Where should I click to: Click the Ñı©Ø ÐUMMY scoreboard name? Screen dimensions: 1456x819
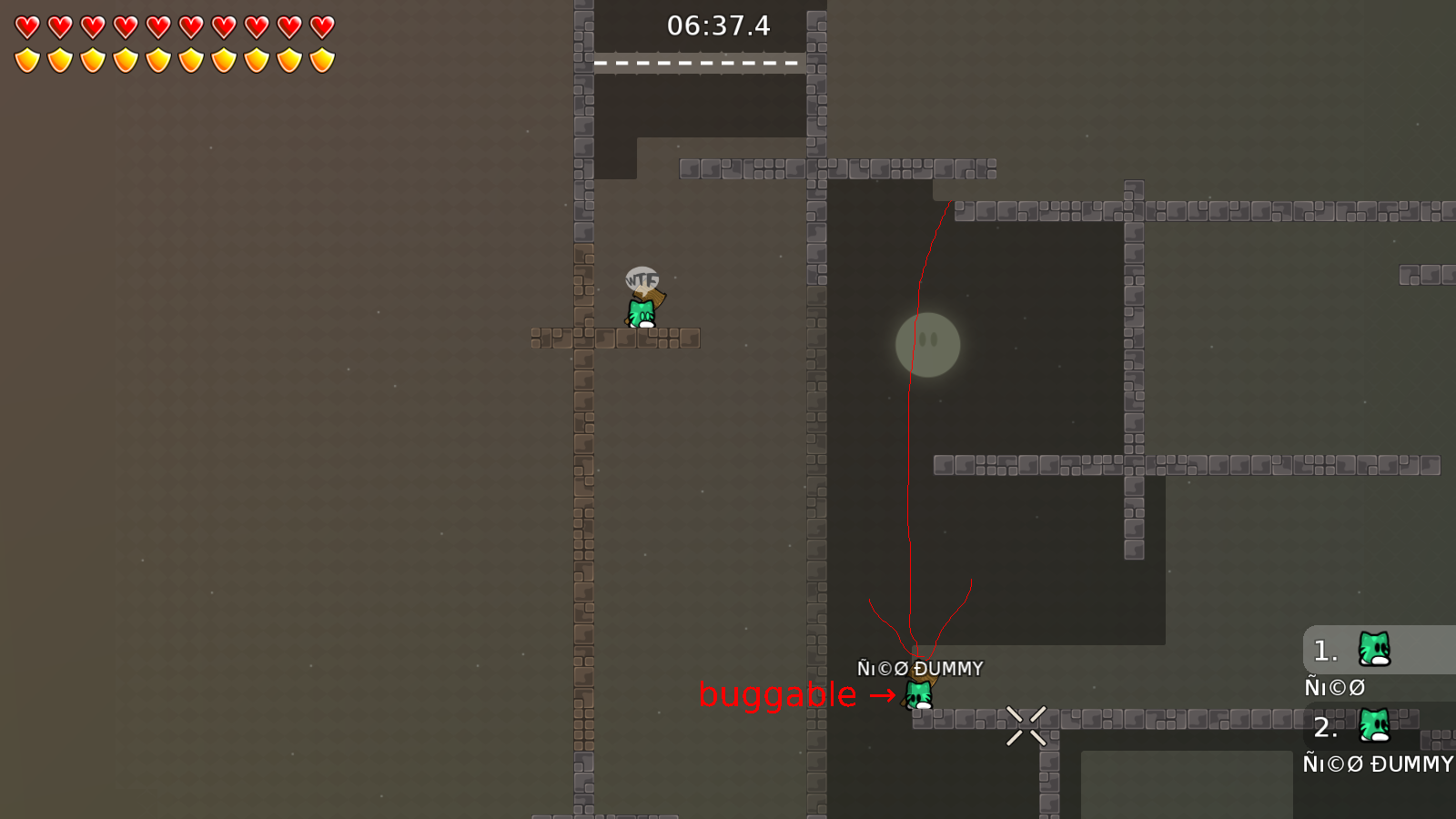click(x=1377, y=764)
